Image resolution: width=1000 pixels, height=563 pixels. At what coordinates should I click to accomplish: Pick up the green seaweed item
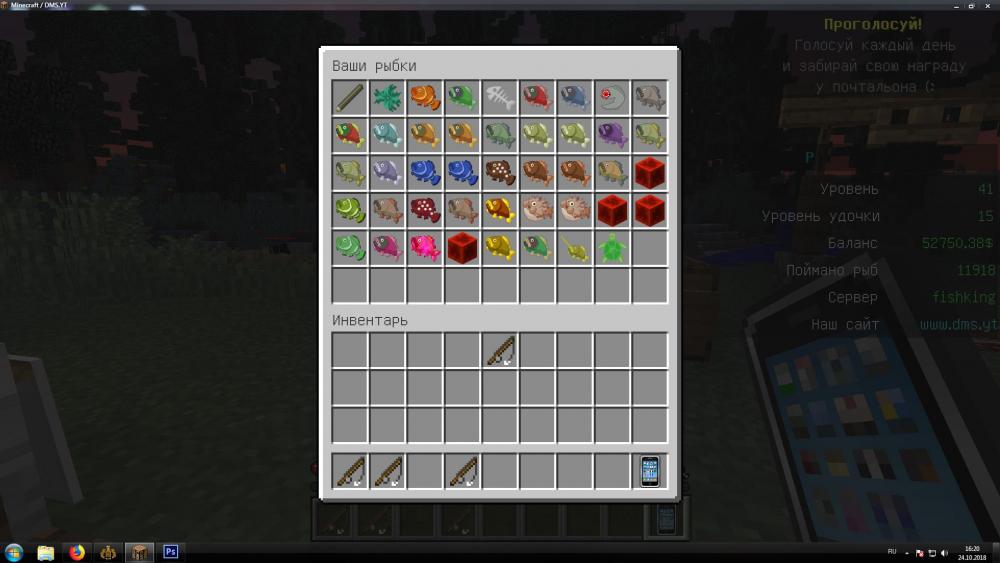[x=387, y=97]
